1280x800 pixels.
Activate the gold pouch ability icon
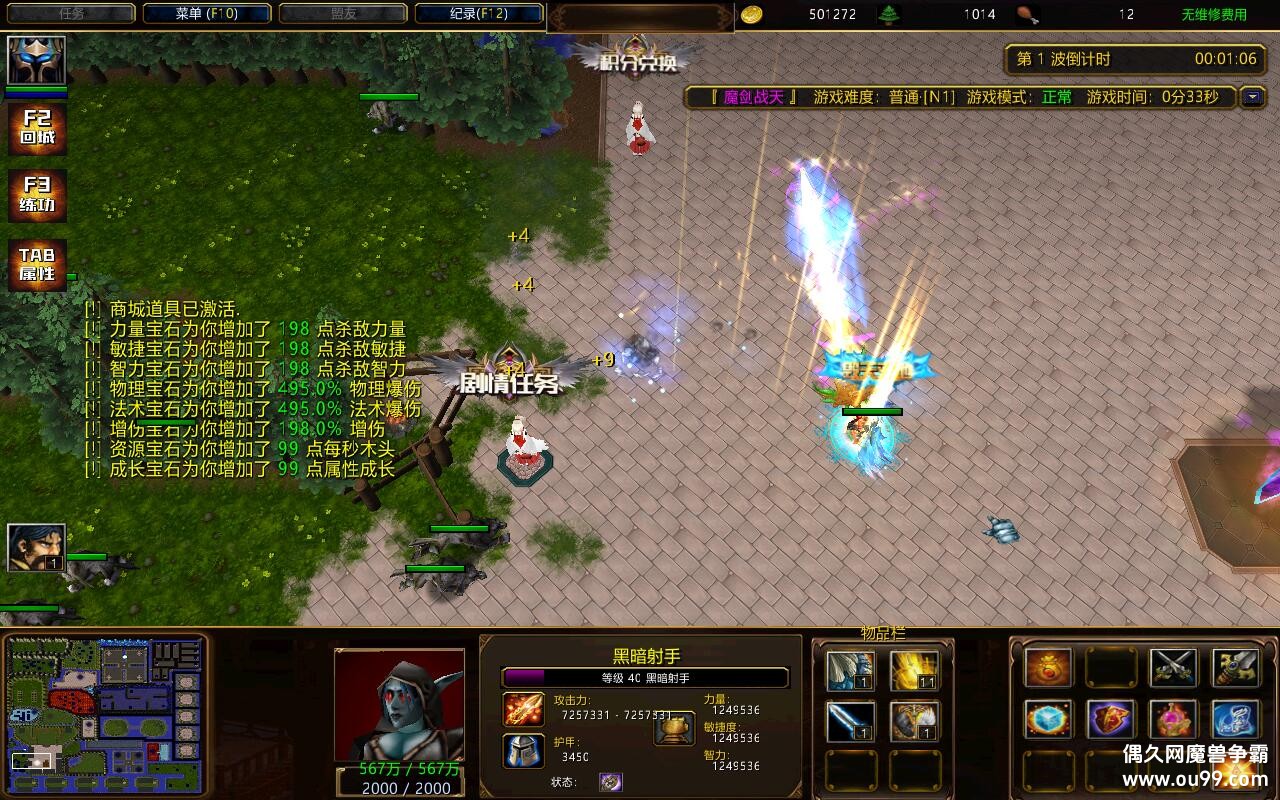[1048, 668]
